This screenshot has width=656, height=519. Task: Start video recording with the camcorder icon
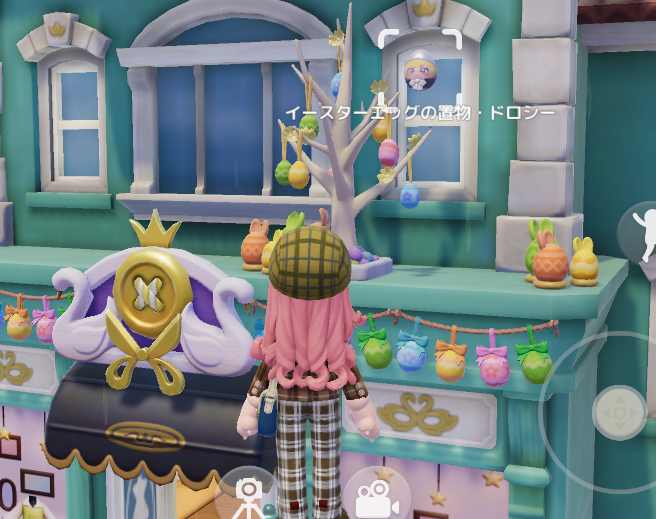pos(378,494)
